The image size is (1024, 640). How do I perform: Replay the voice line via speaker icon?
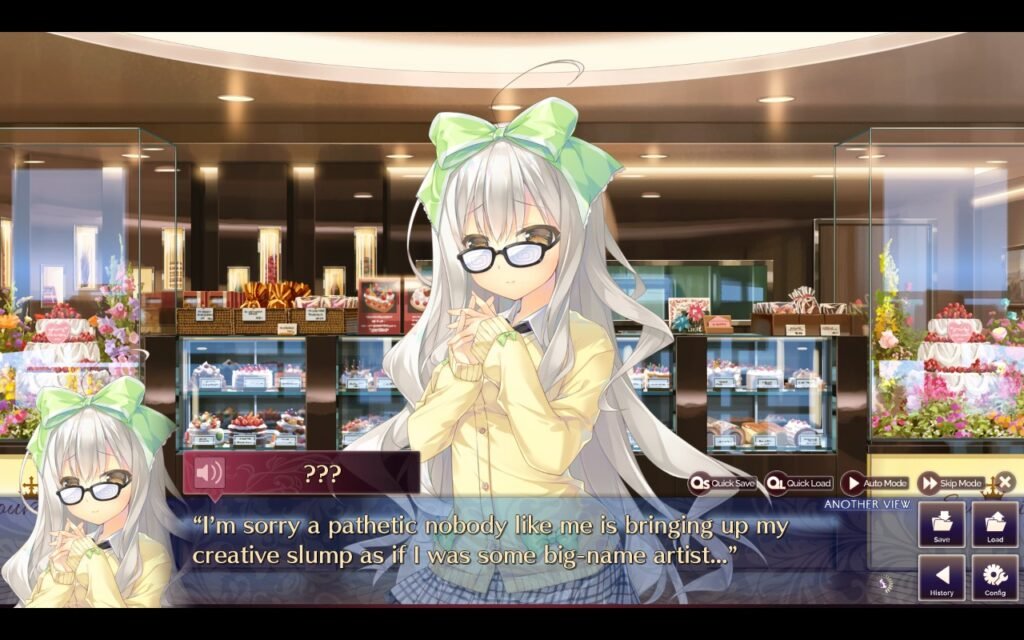pyautogui.click(x=208, y=472)
